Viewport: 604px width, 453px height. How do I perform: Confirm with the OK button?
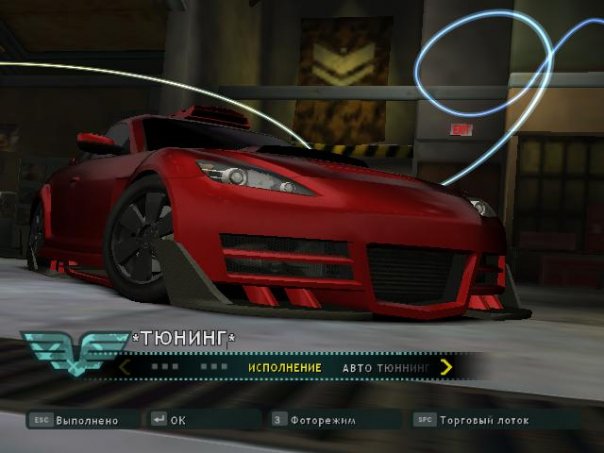(x=177, y=420)
